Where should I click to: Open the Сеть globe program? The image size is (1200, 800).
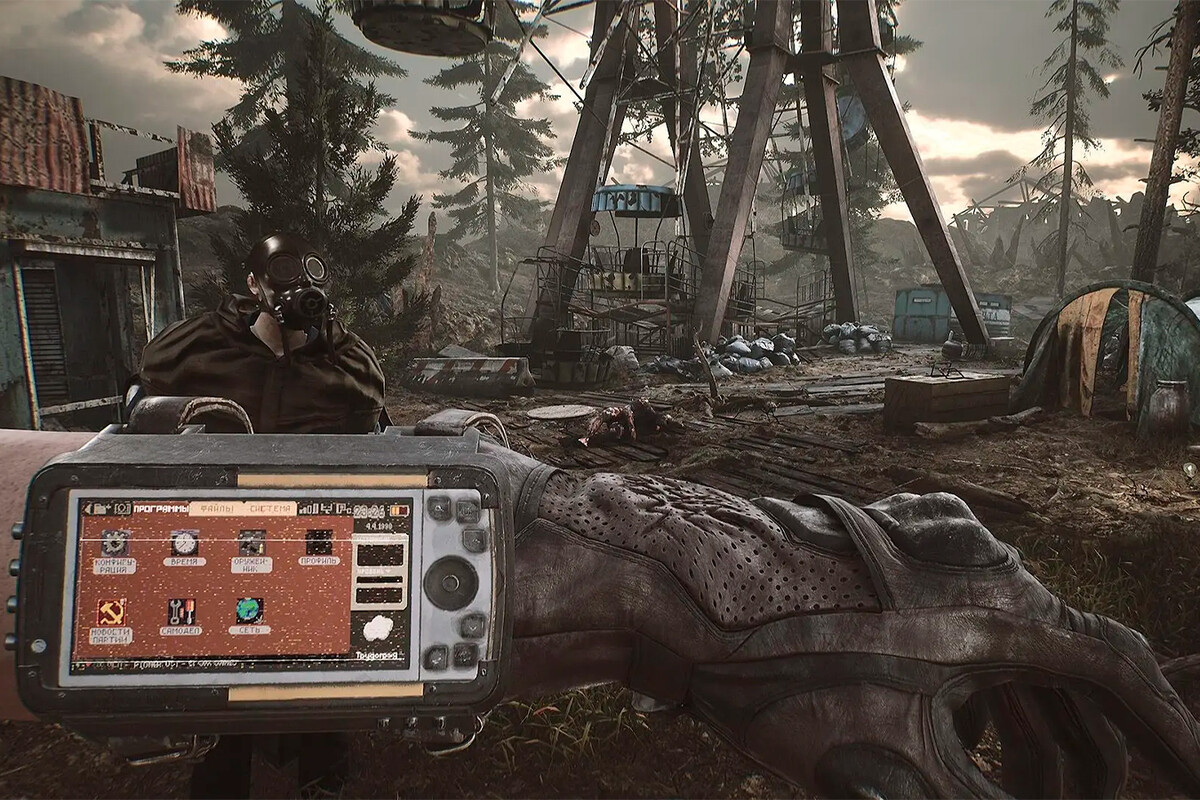[x=249, y=612]
